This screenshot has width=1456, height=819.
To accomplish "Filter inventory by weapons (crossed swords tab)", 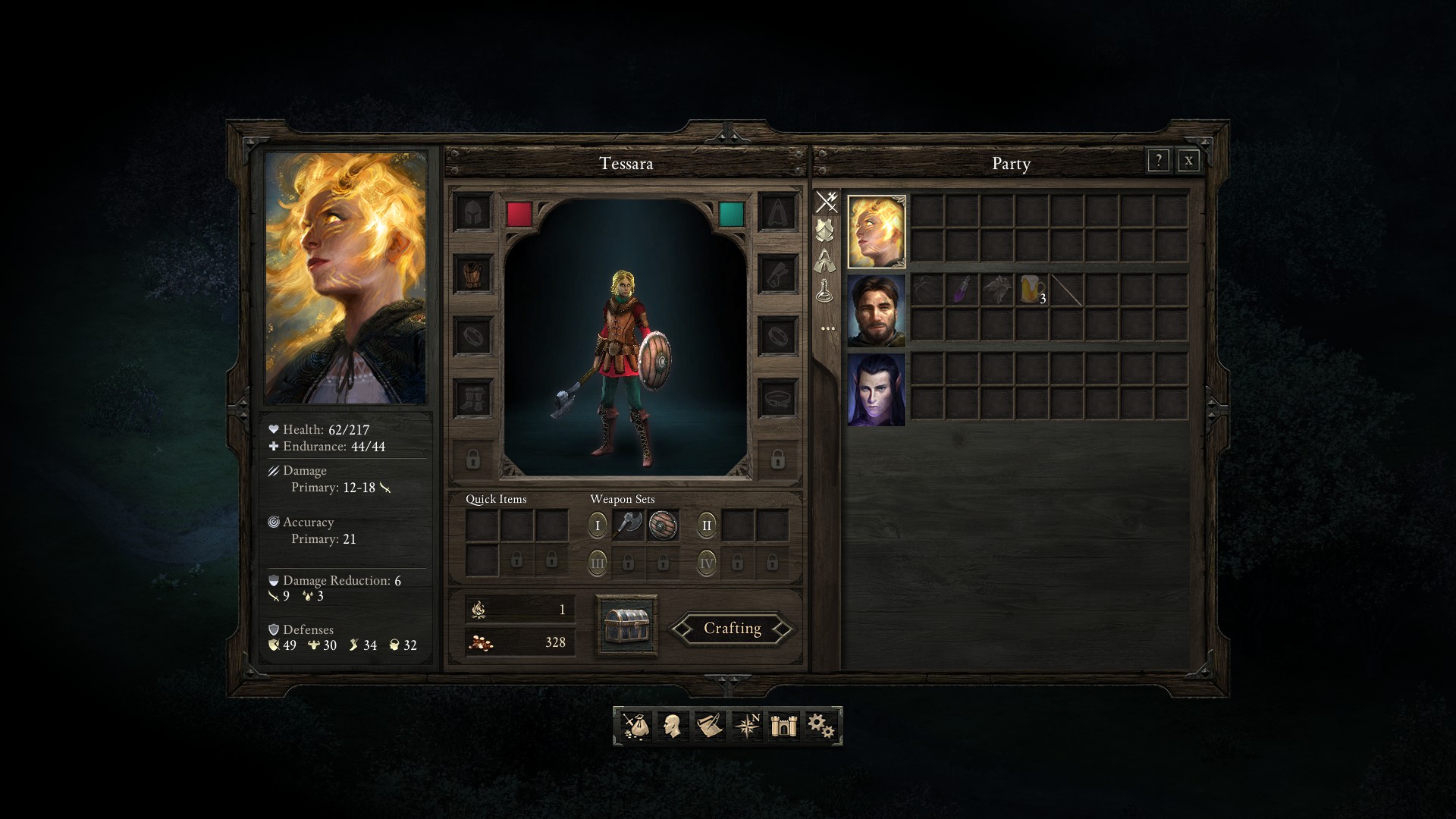I will tap(826, 202).
